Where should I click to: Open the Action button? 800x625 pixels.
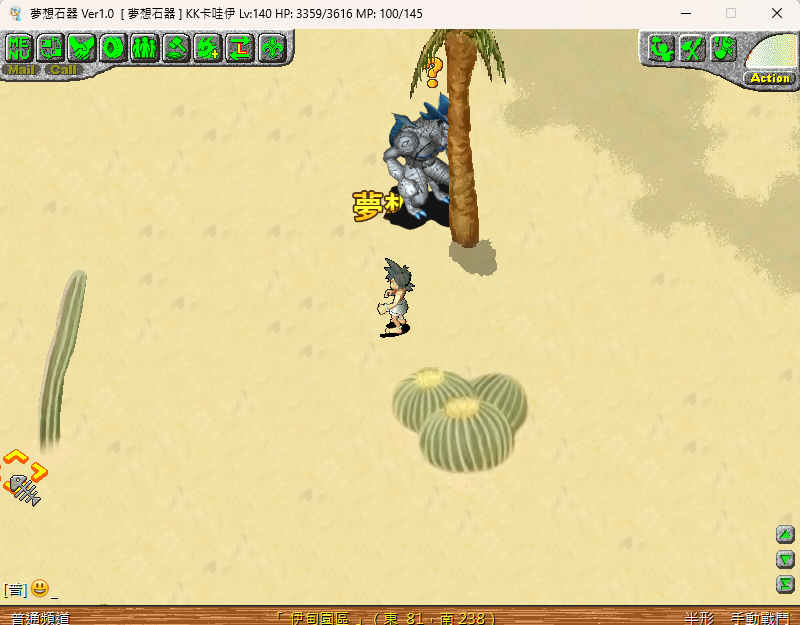(770, 77)
